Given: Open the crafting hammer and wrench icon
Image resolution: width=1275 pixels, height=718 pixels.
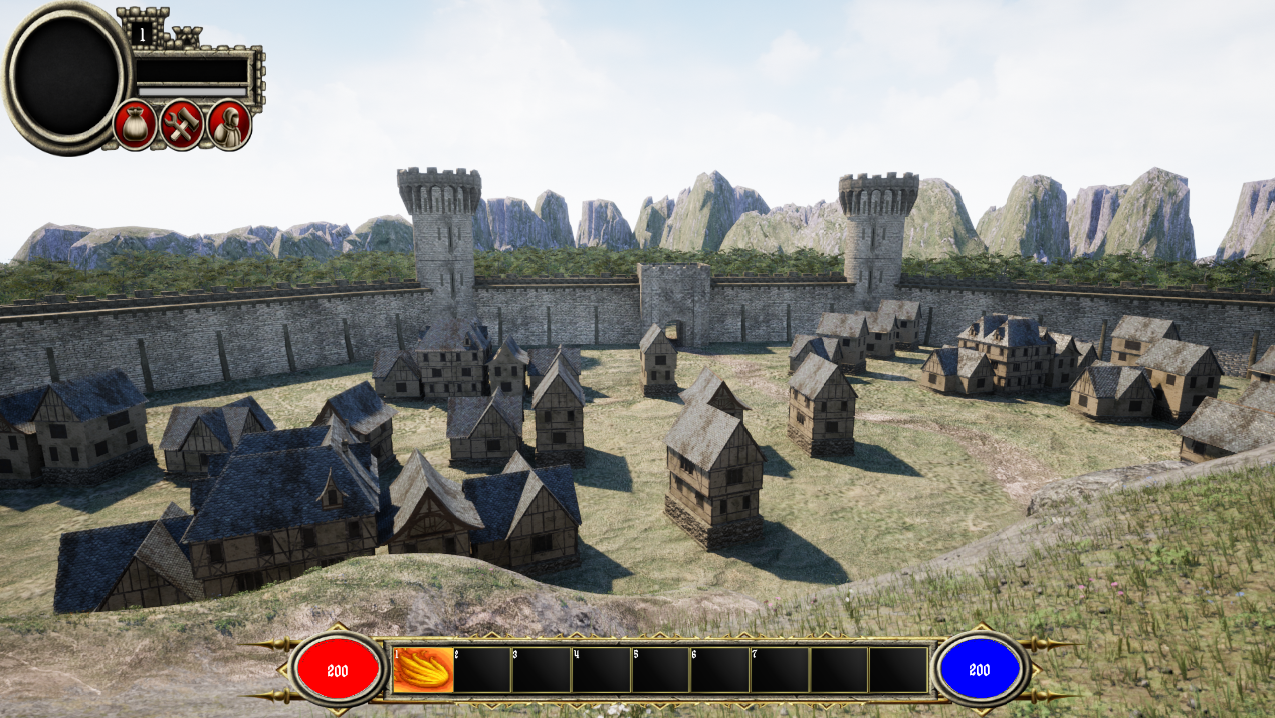Looking at the screenshot, I should pos(182,125).
